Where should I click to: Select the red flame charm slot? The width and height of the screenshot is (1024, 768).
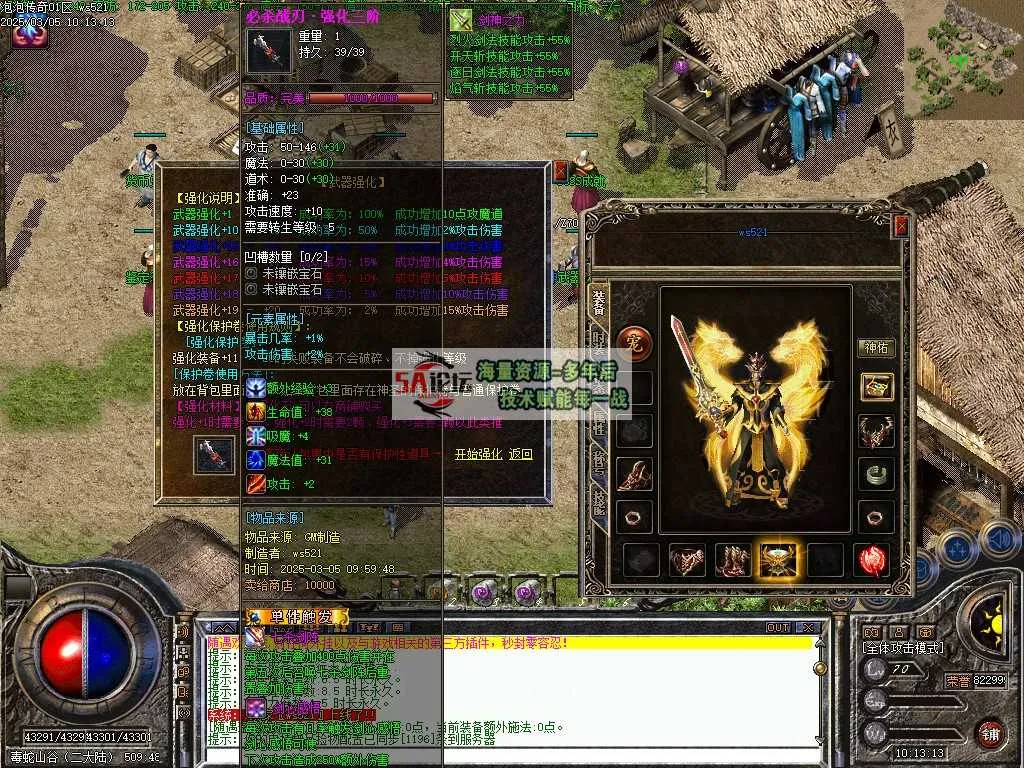point(872,561)
